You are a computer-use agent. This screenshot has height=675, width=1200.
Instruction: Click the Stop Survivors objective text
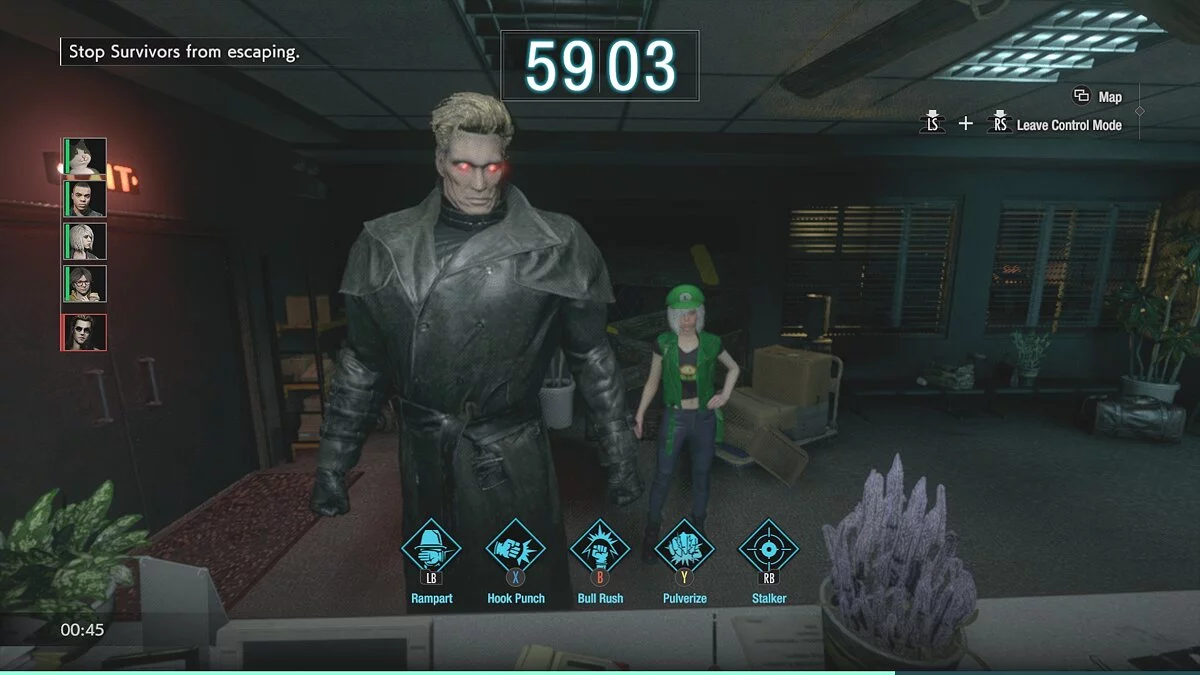pyautogui.click(x=184, y=52)
